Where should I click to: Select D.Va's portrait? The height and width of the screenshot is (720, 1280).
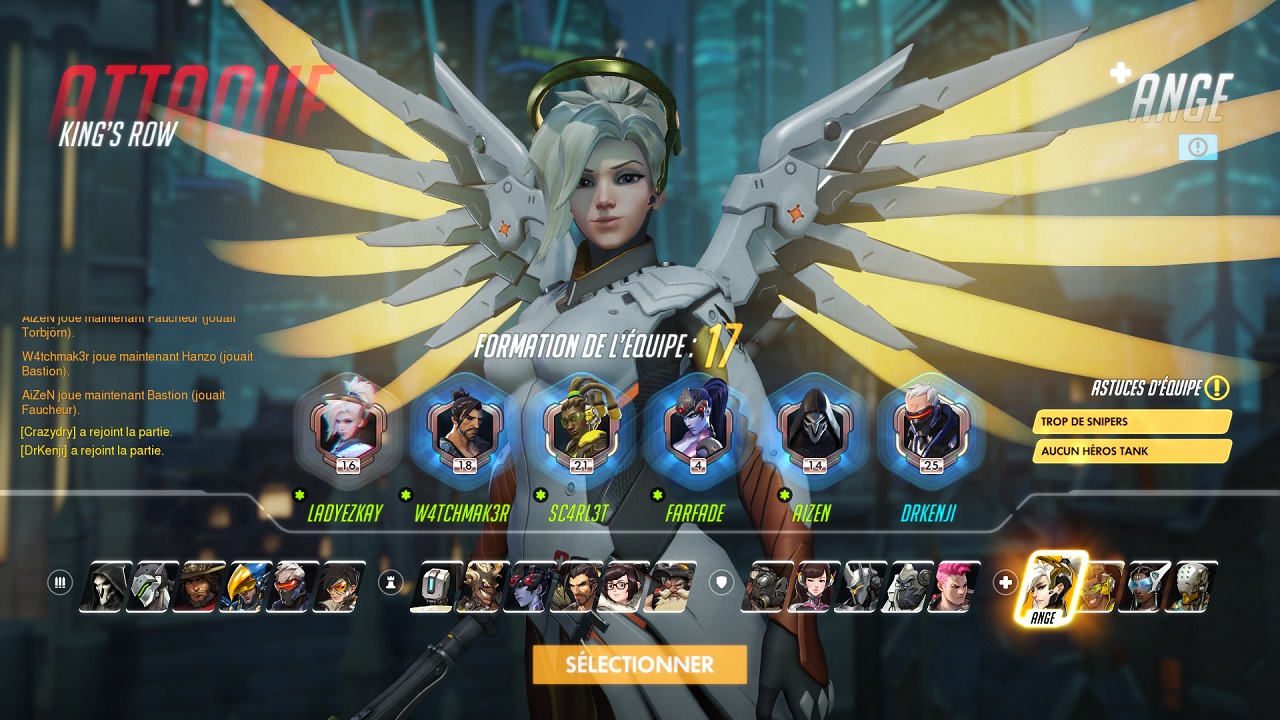(813, 587)
